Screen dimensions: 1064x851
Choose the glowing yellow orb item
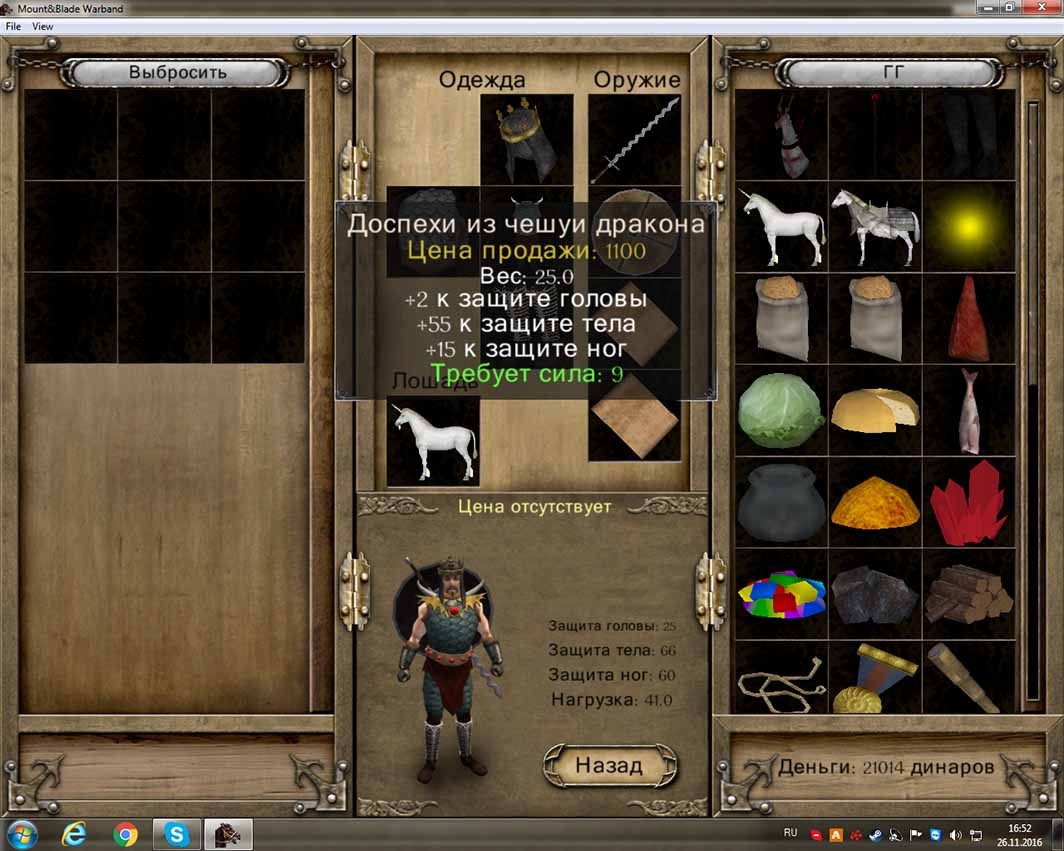click(967, 227)
